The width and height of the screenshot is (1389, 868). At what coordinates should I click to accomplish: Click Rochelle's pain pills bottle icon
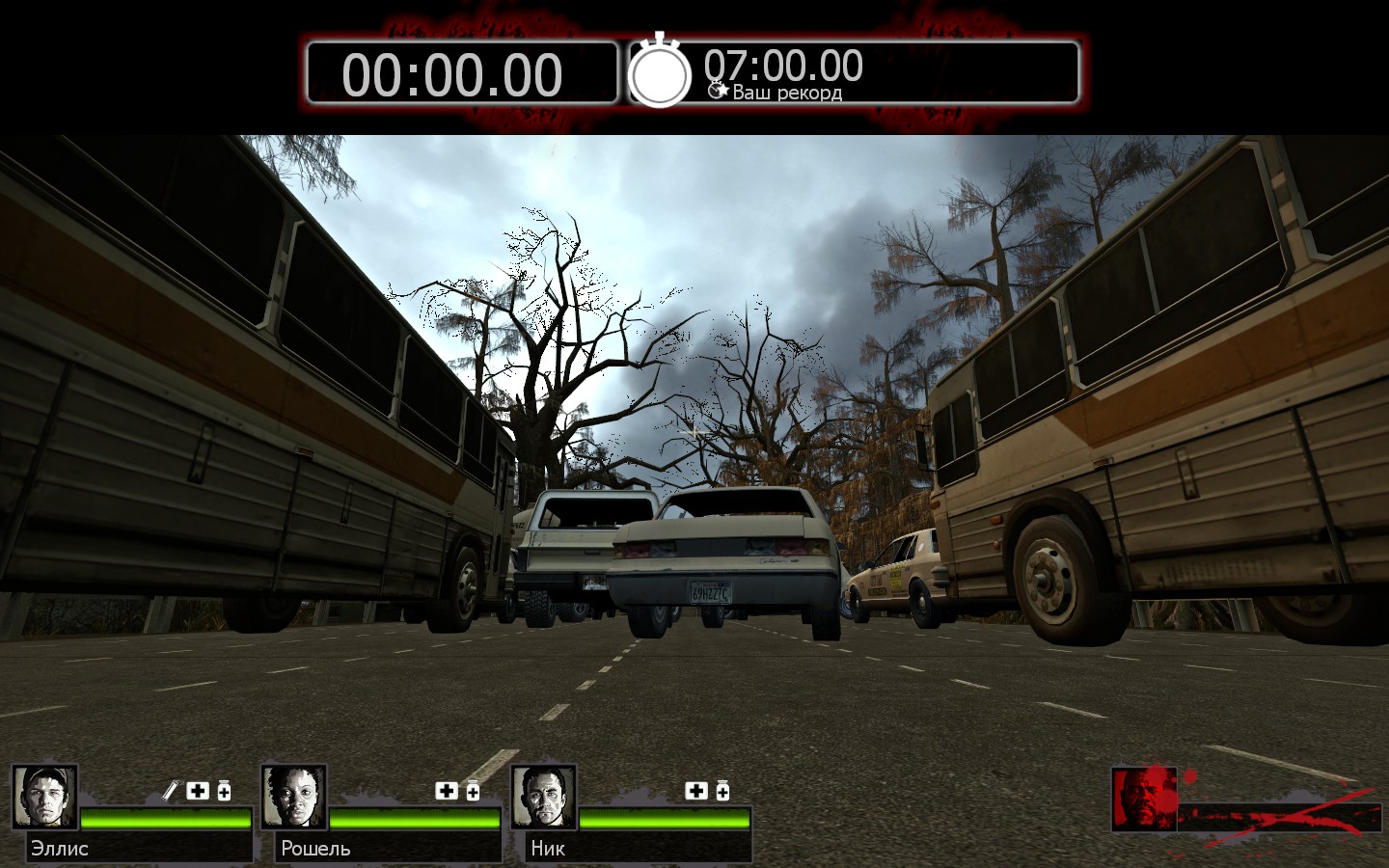[473, 791]
